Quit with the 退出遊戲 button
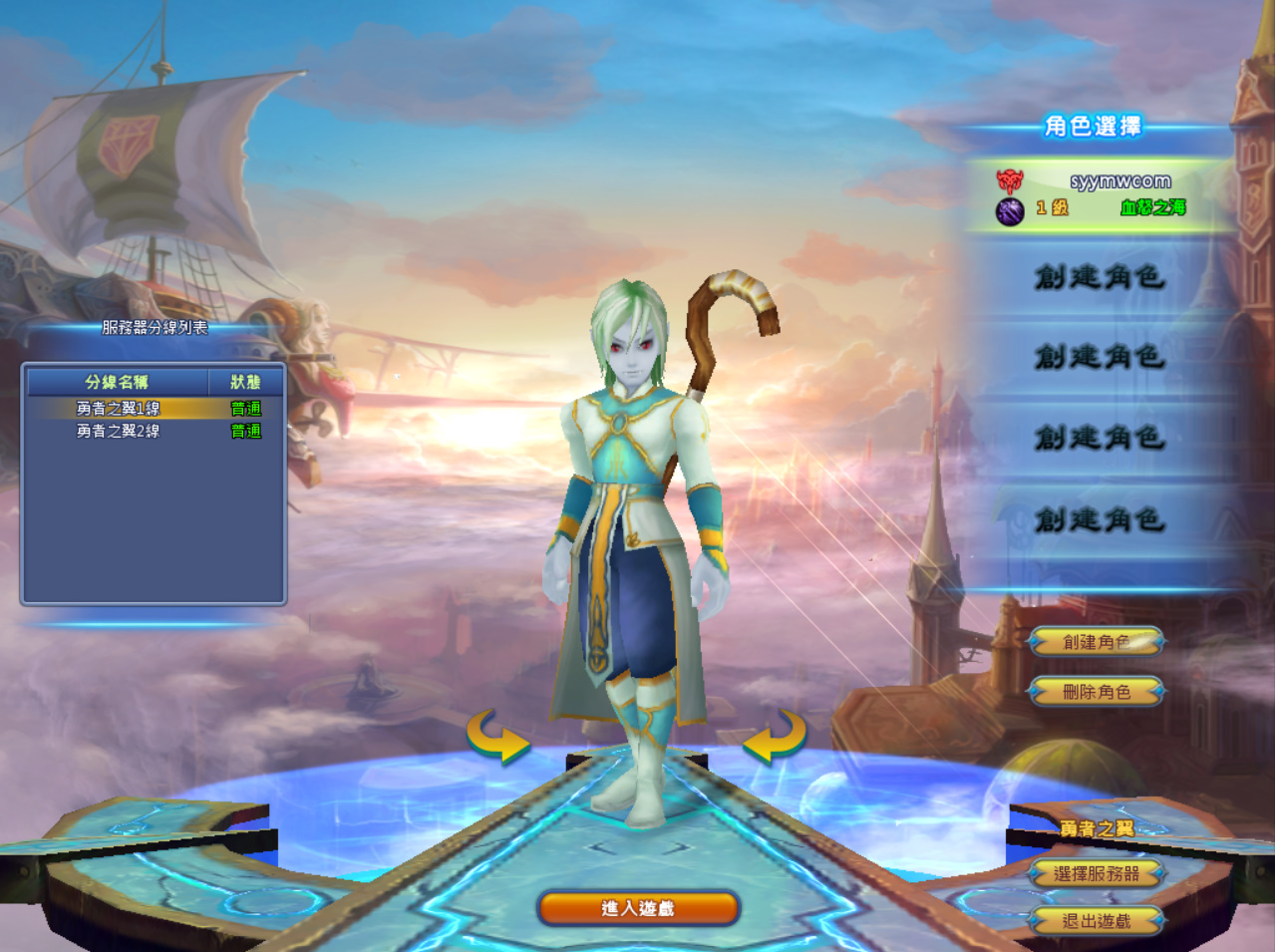 click(x=1097, y=921)
